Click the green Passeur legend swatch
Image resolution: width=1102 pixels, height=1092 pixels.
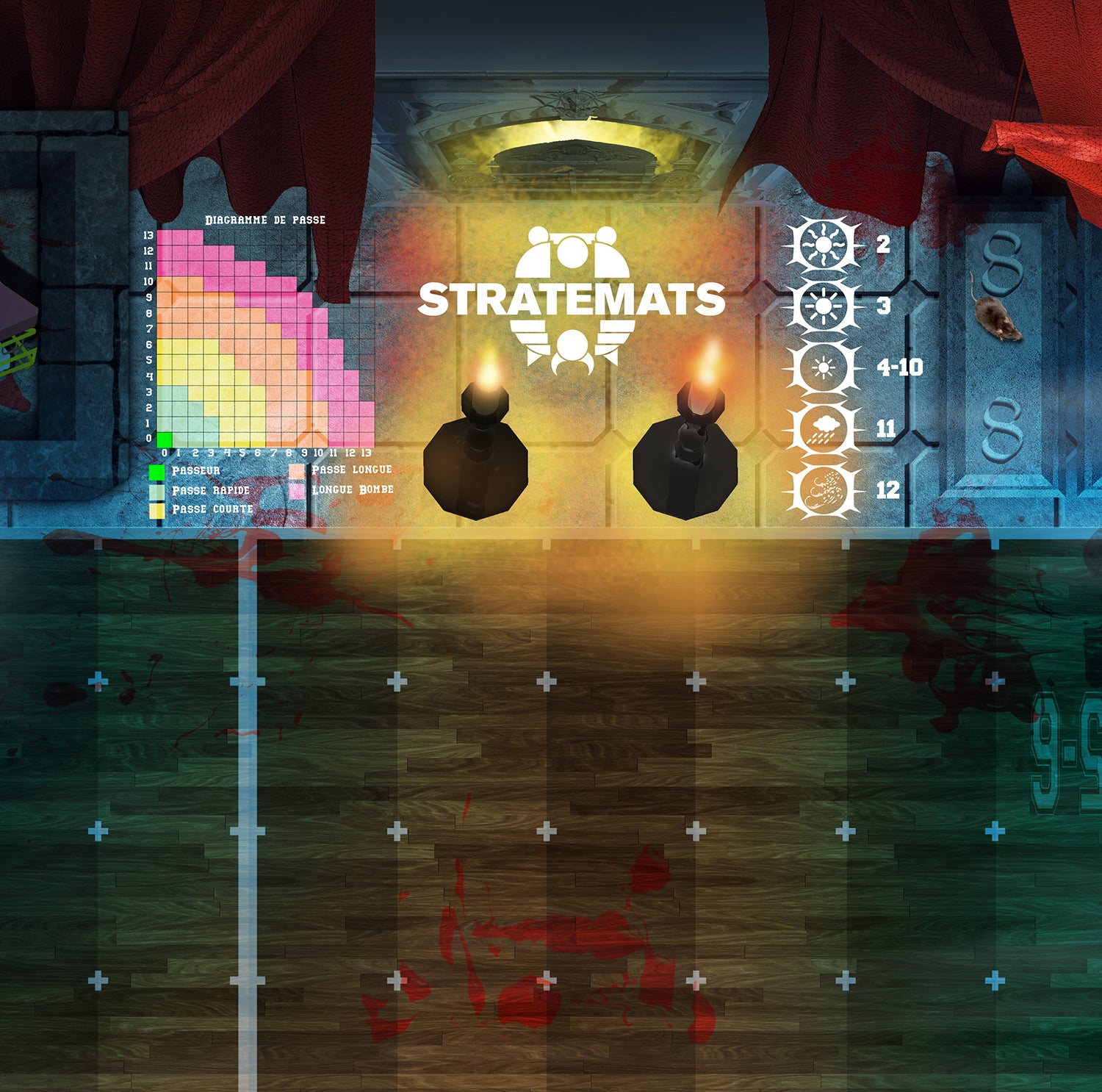[x=157, y=471]
